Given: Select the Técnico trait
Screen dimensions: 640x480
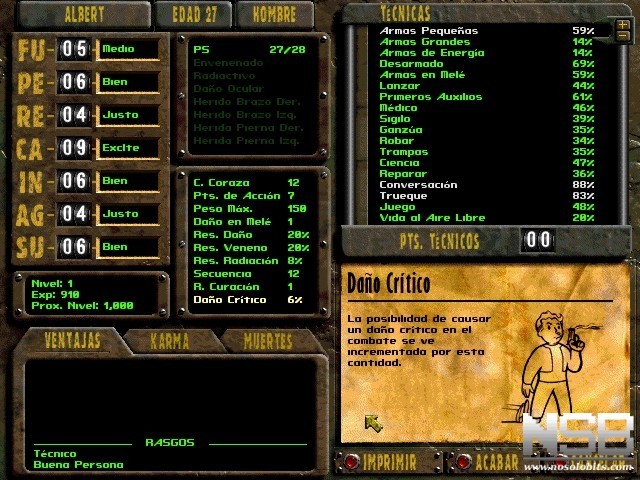Looking at the screenshot, I should [55, 453].
